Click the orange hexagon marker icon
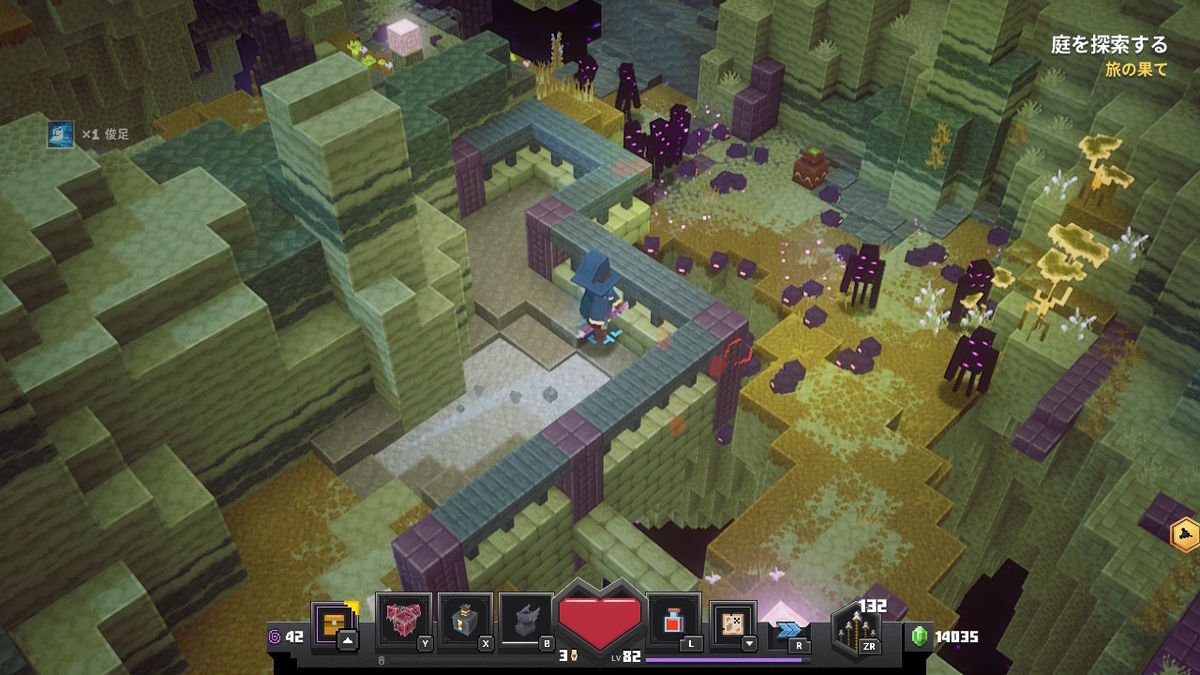The width and height of the screenshot is (1200, 675). [x=1185, y=534]
